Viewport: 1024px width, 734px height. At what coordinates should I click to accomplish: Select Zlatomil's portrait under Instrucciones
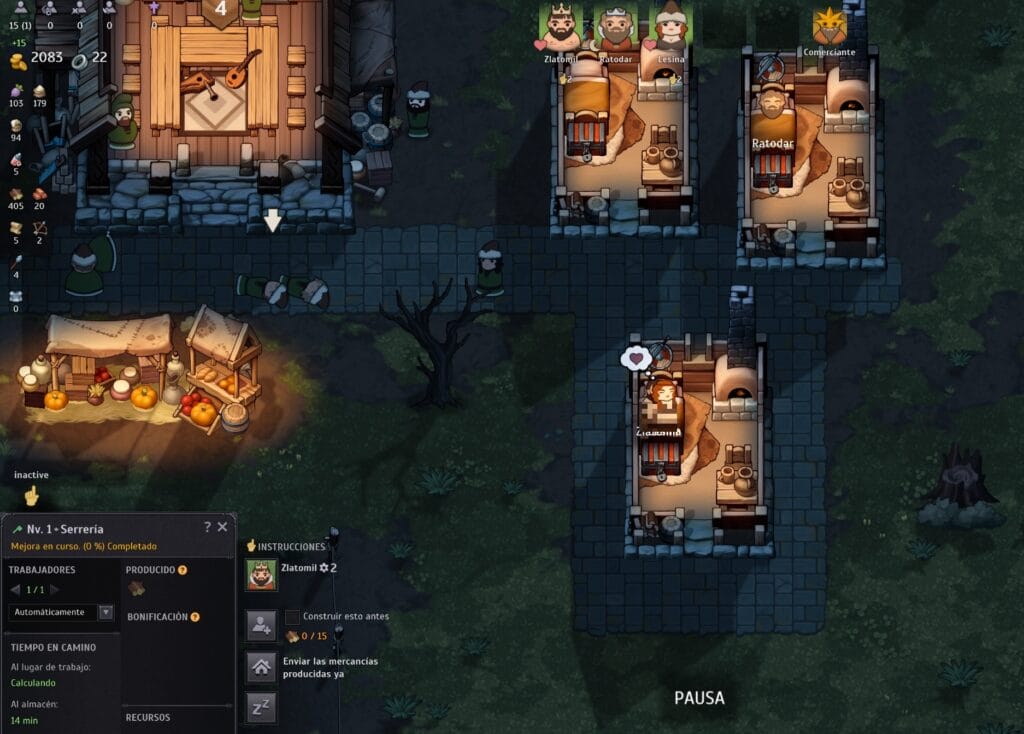tap(261, 574)
